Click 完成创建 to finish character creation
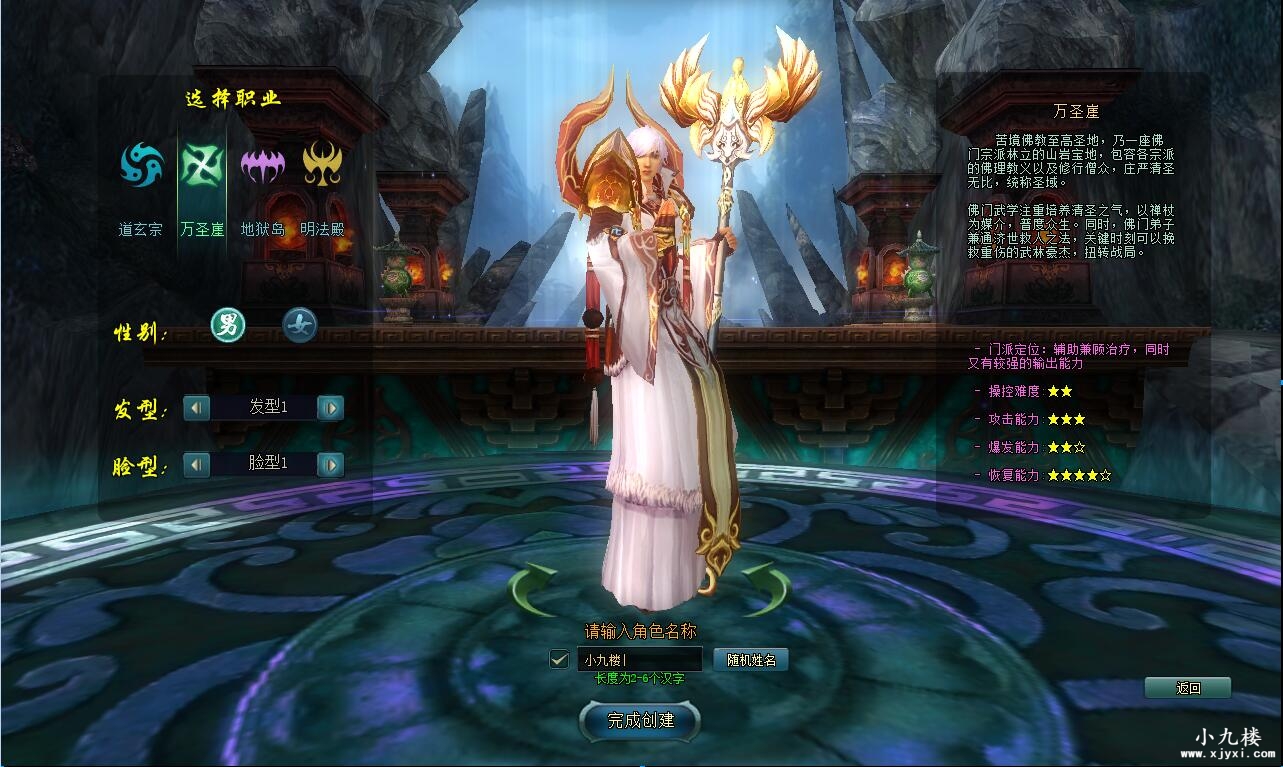 [x=639, y=721]
